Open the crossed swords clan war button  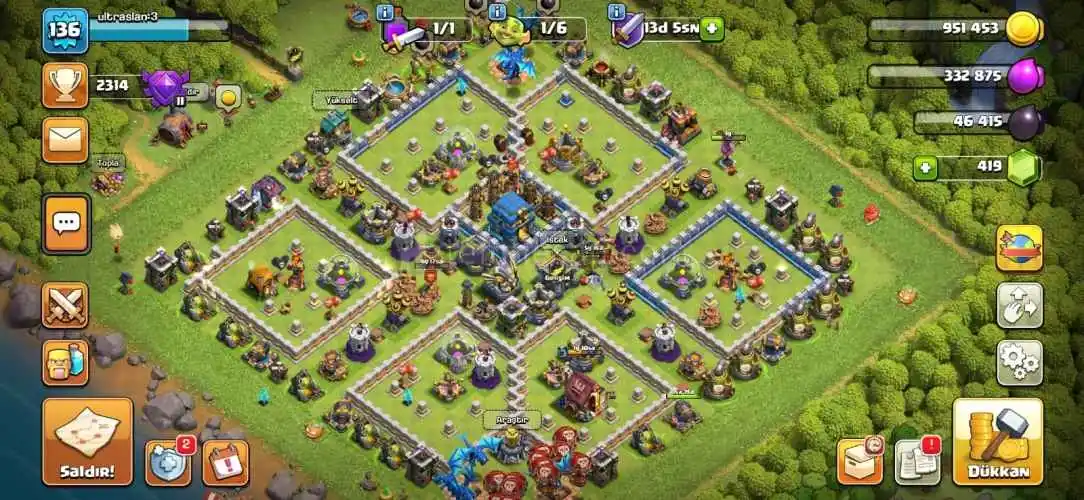65,305
